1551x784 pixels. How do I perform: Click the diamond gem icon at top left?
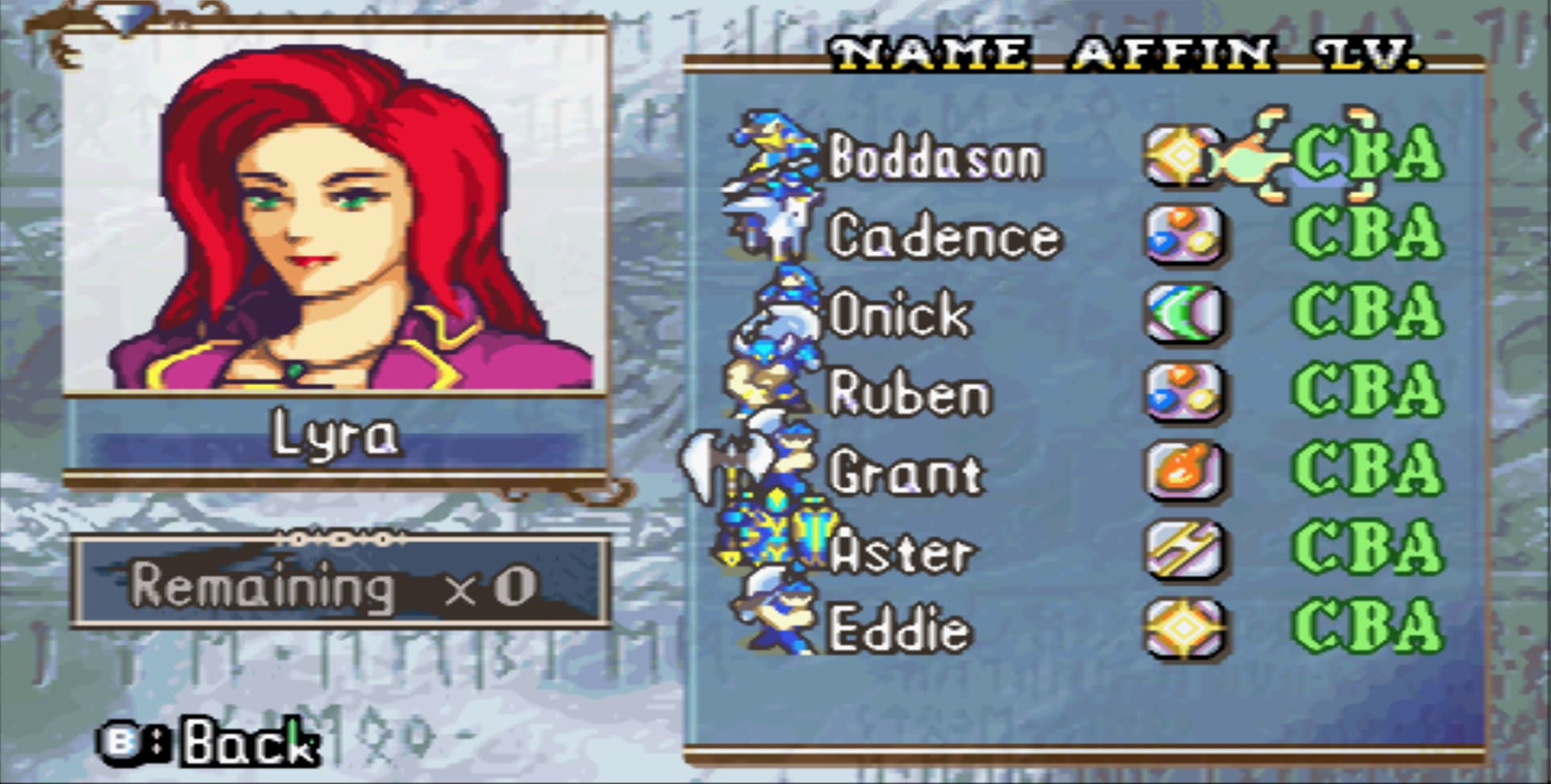coord(123,18)
